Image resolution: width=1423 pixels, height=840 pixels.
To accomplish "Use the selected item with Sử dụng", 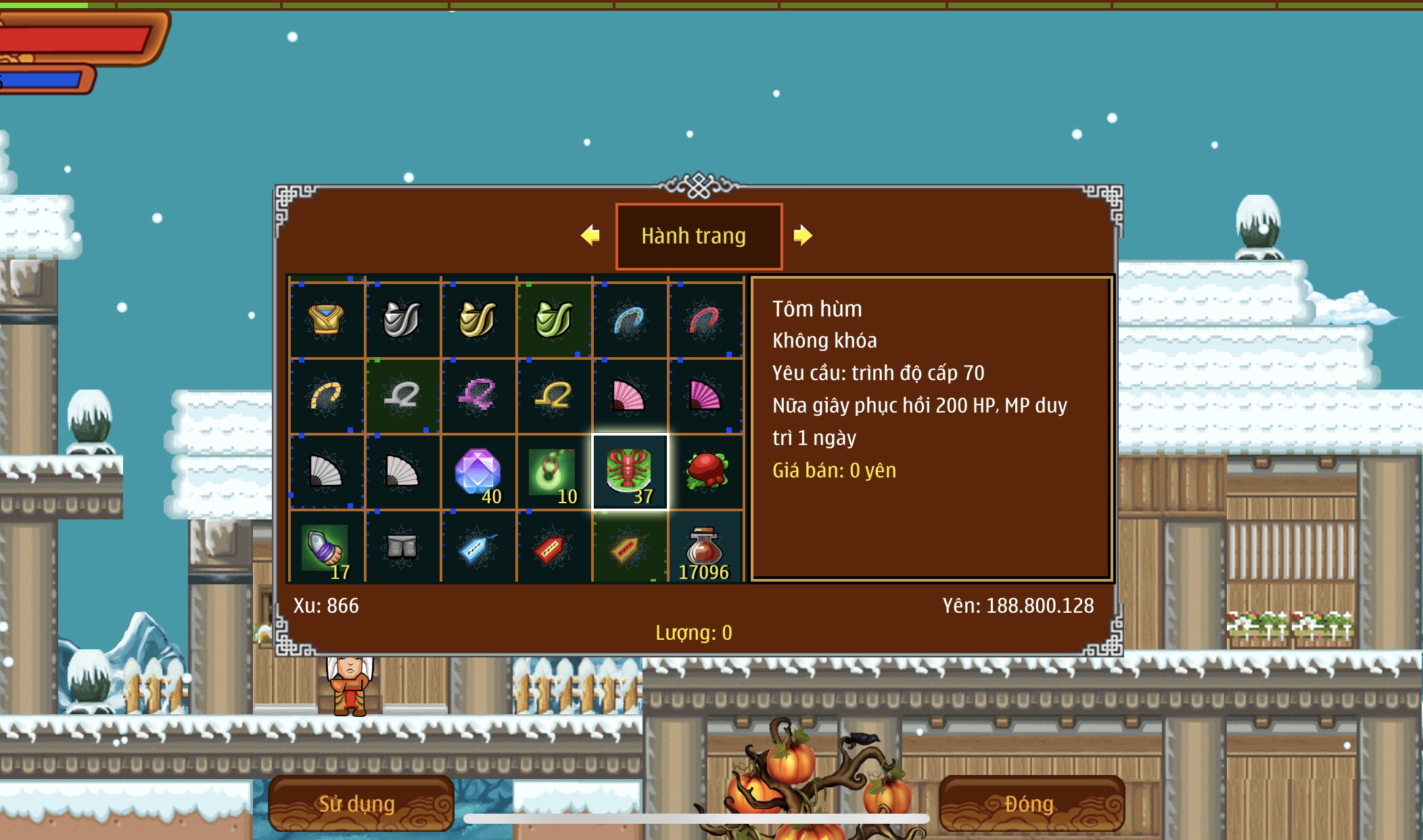I will pos(360,803).
